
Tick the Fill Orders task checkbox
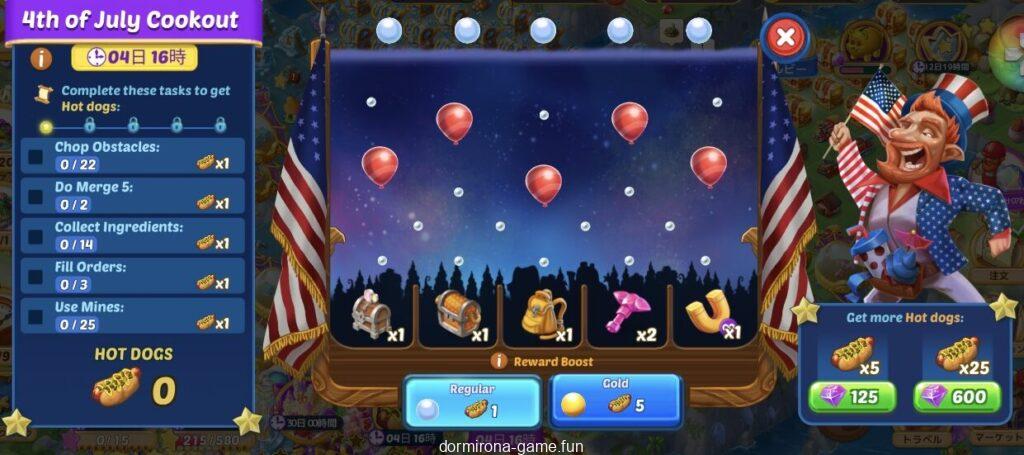pos(36,276)
